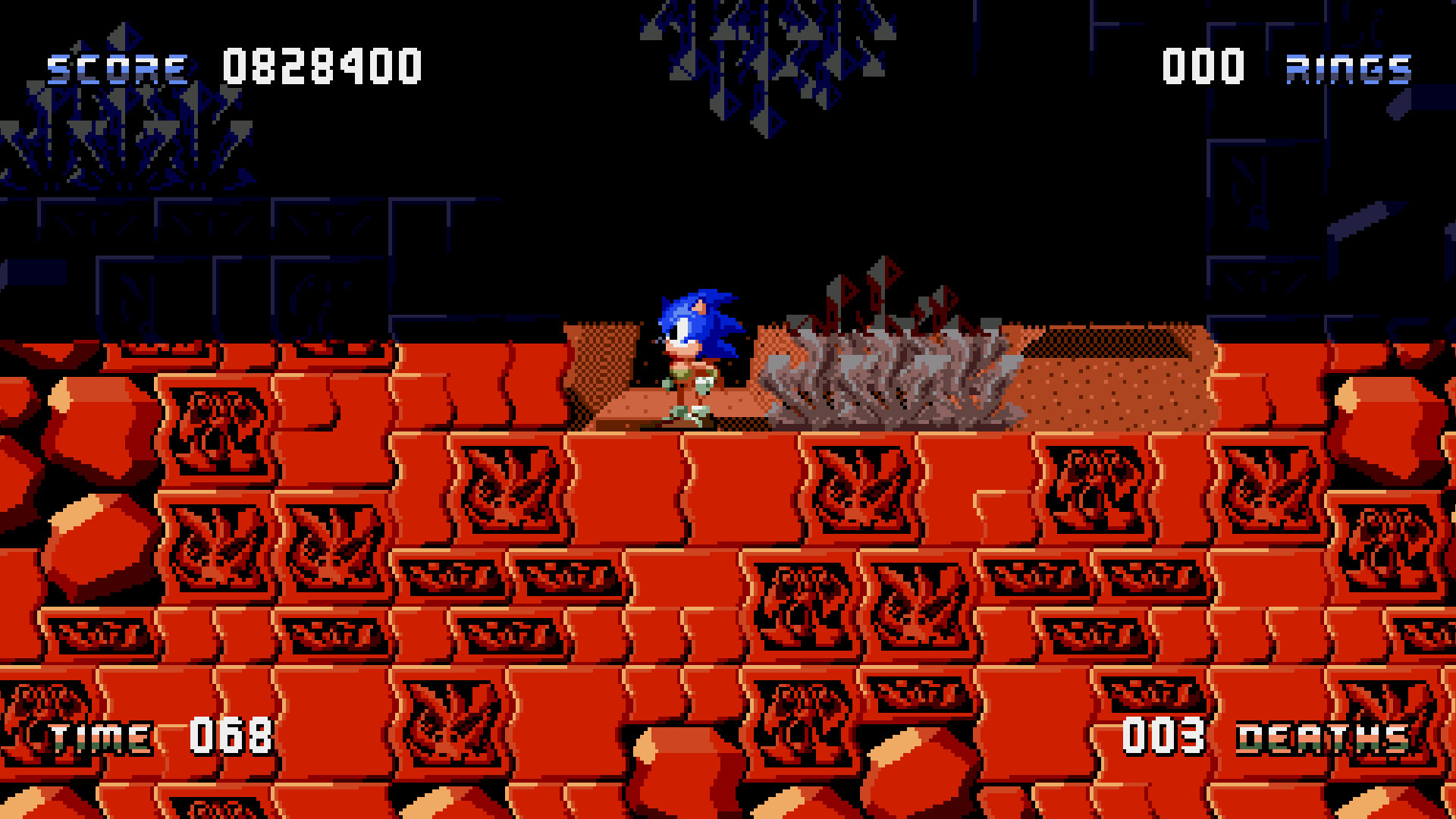Image resolution: width=1456 pixels, height=819 pixels.
Task: Click the score value 0828400
Action: tap(318, 67)
